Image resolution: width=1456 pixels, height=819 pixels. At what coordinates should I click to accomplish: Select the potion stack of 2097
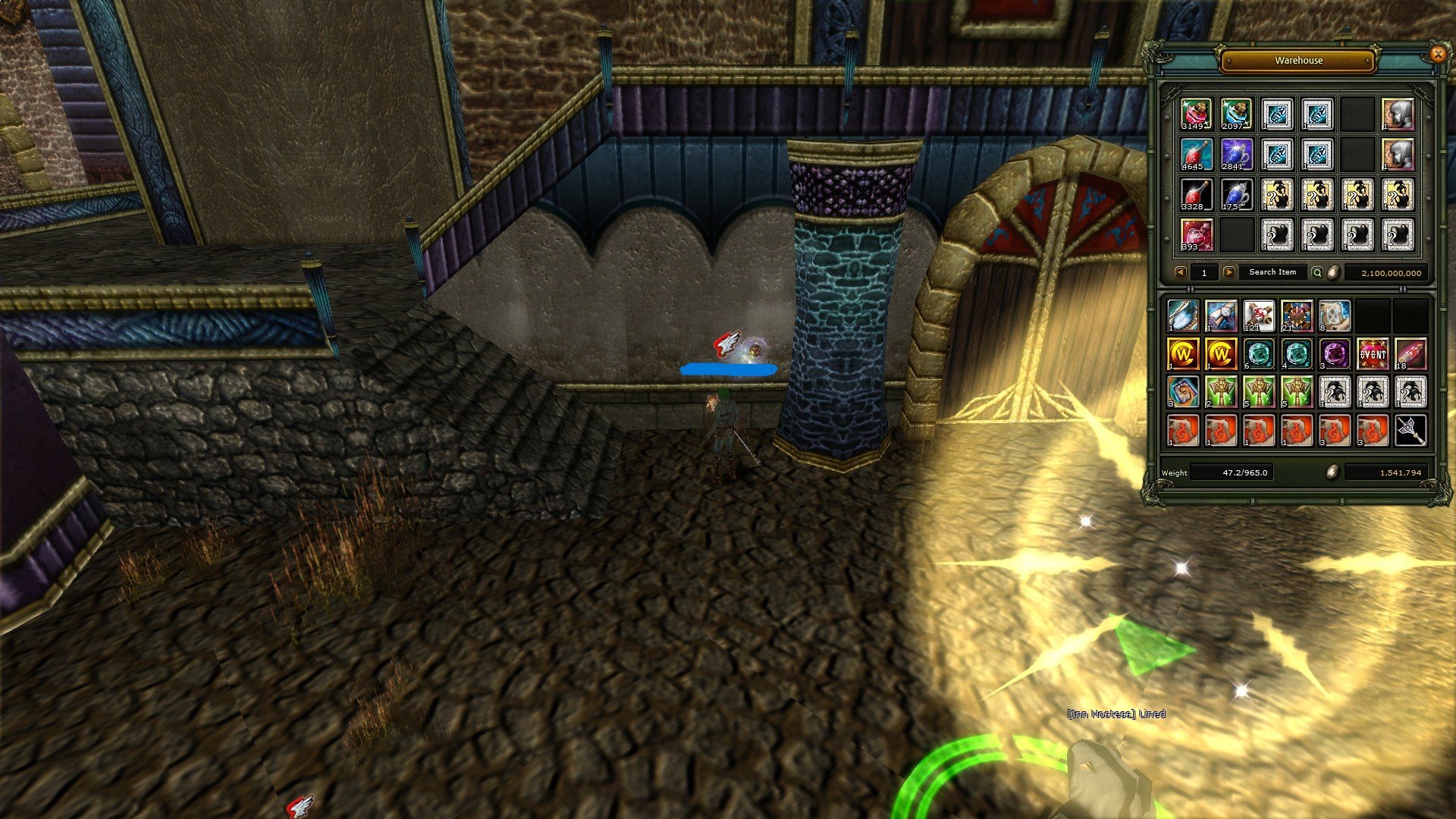[1236, 114]
